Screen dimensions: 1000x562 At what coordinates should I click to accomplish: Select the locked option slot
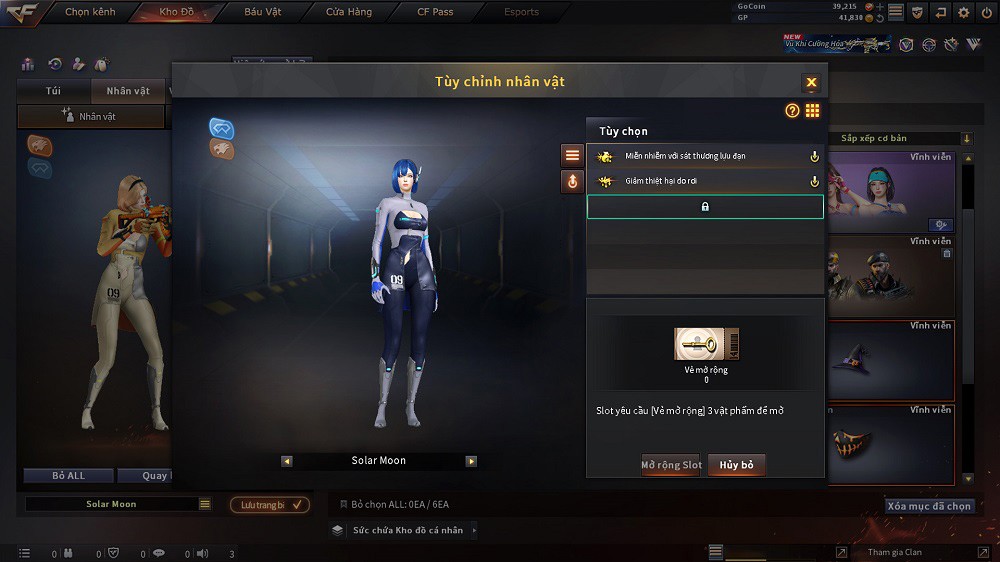click(x=705, y=207)
